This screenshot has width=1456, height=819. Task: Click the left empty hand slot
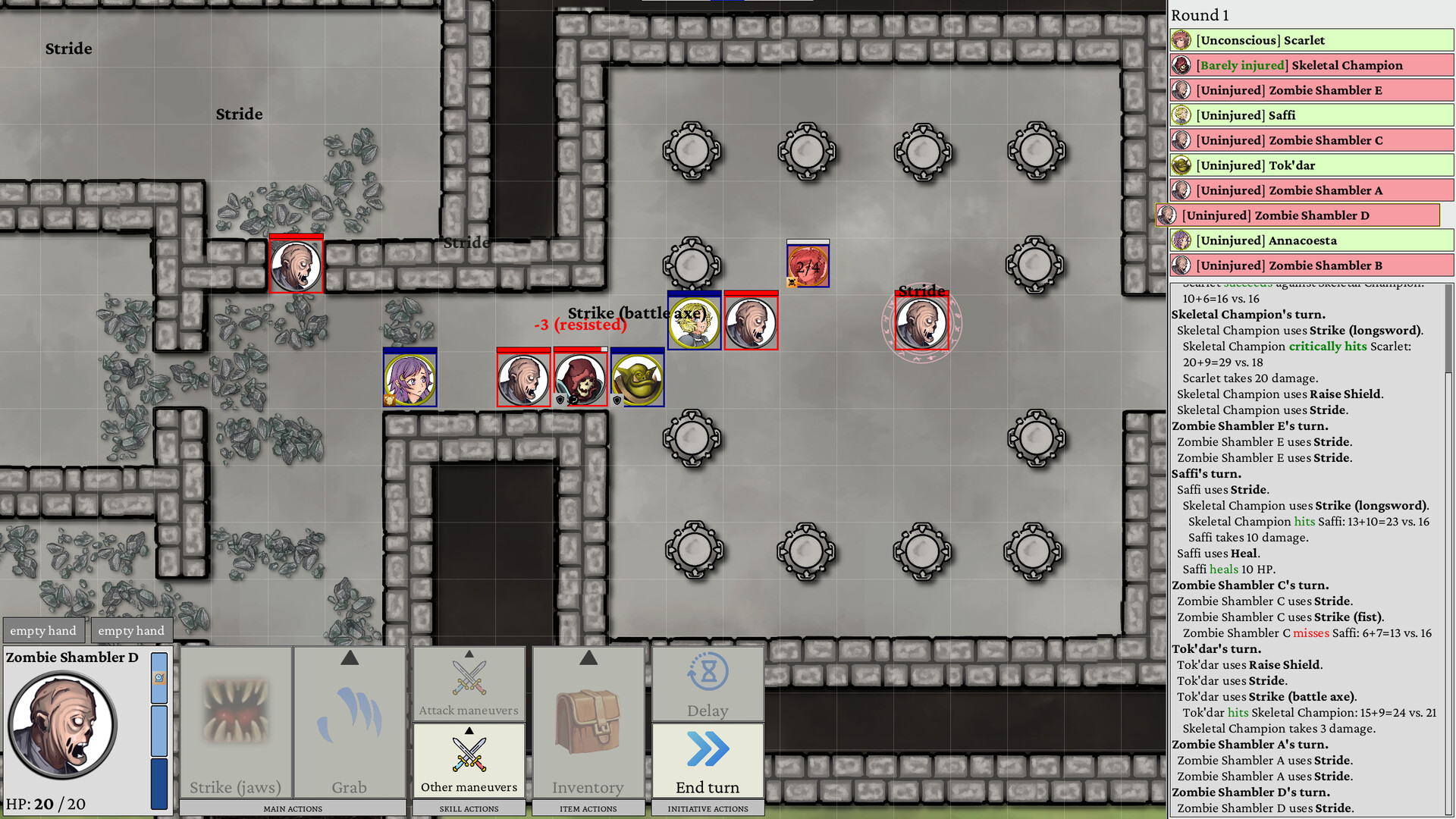coord(43,629)
